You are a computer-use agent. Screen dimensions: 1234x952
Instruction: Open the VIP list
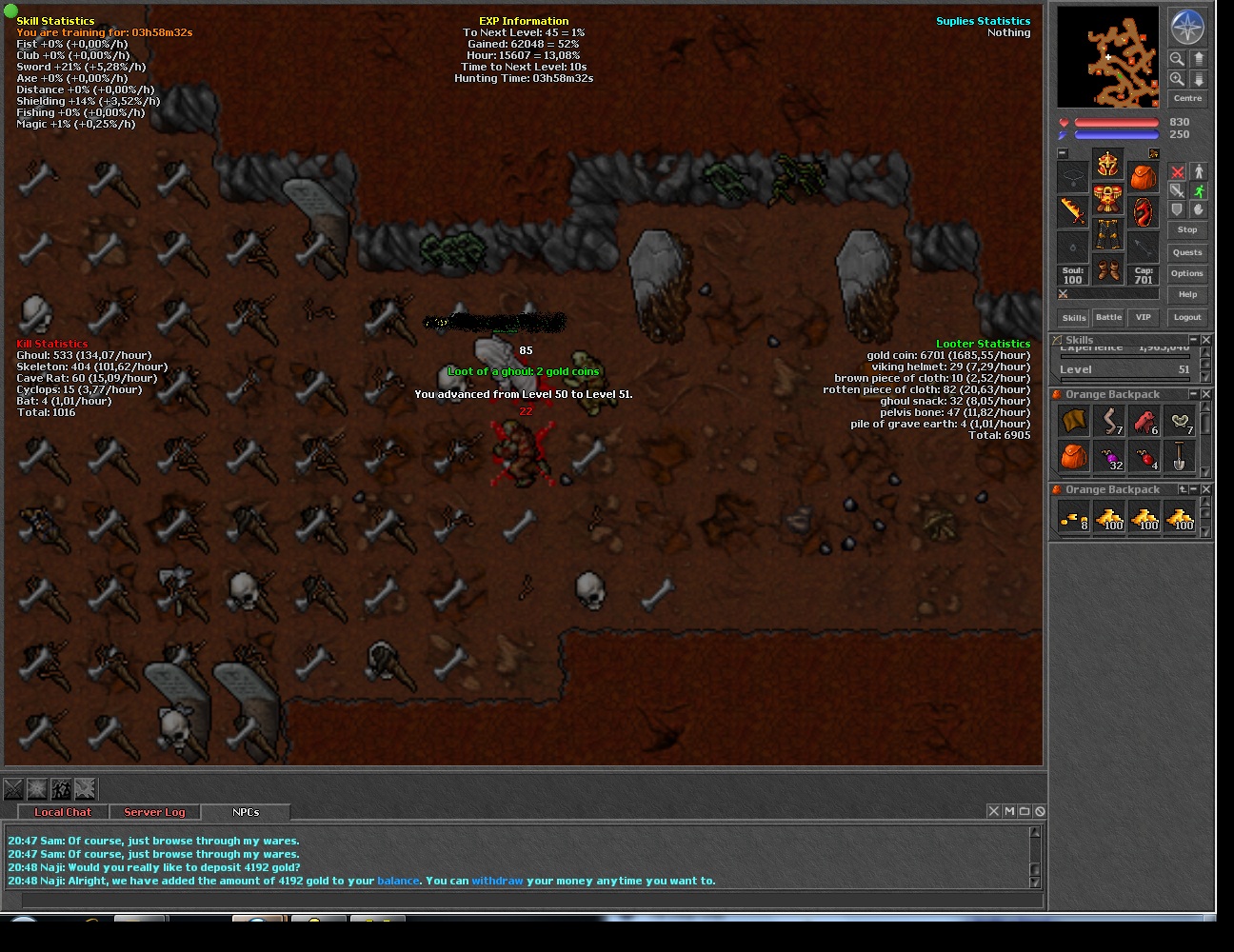pos(1144,317)
